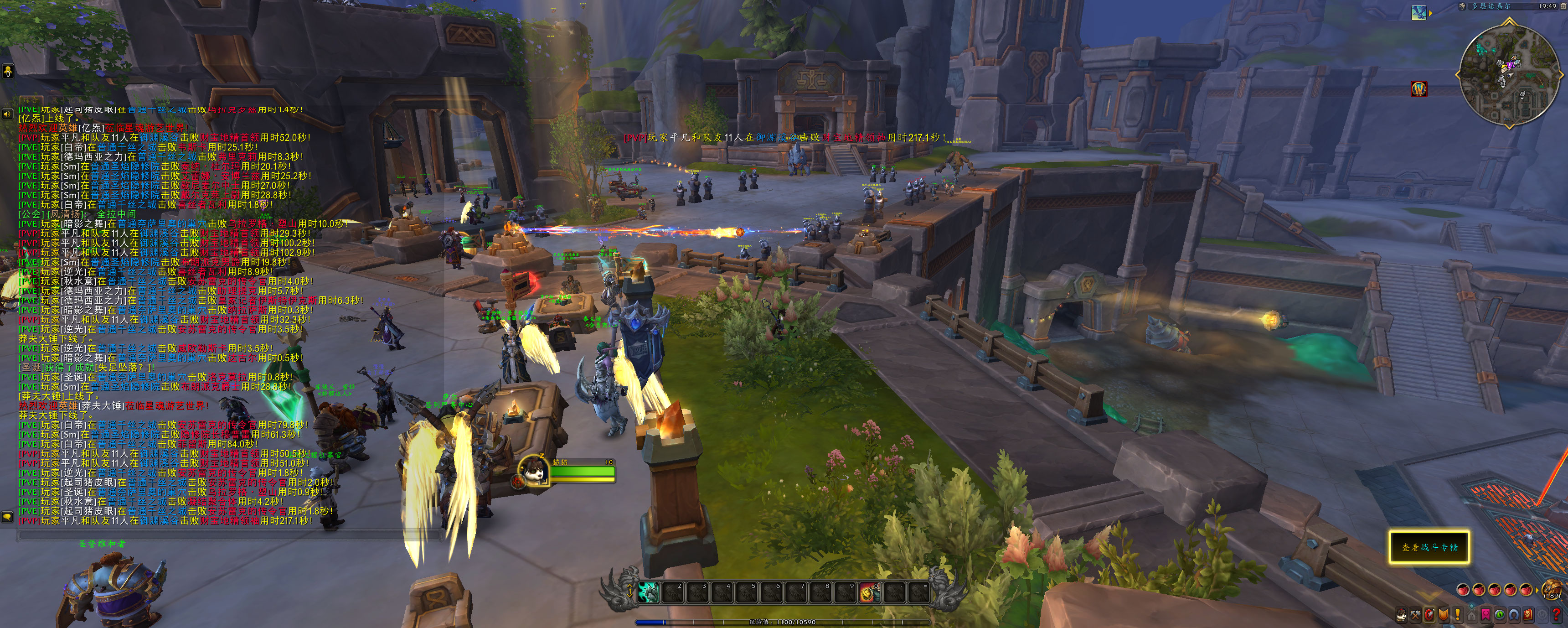Screen dimensions: 1568x628
Task: Open the calendar icon beside the clock
Action: coord(1564,7)
